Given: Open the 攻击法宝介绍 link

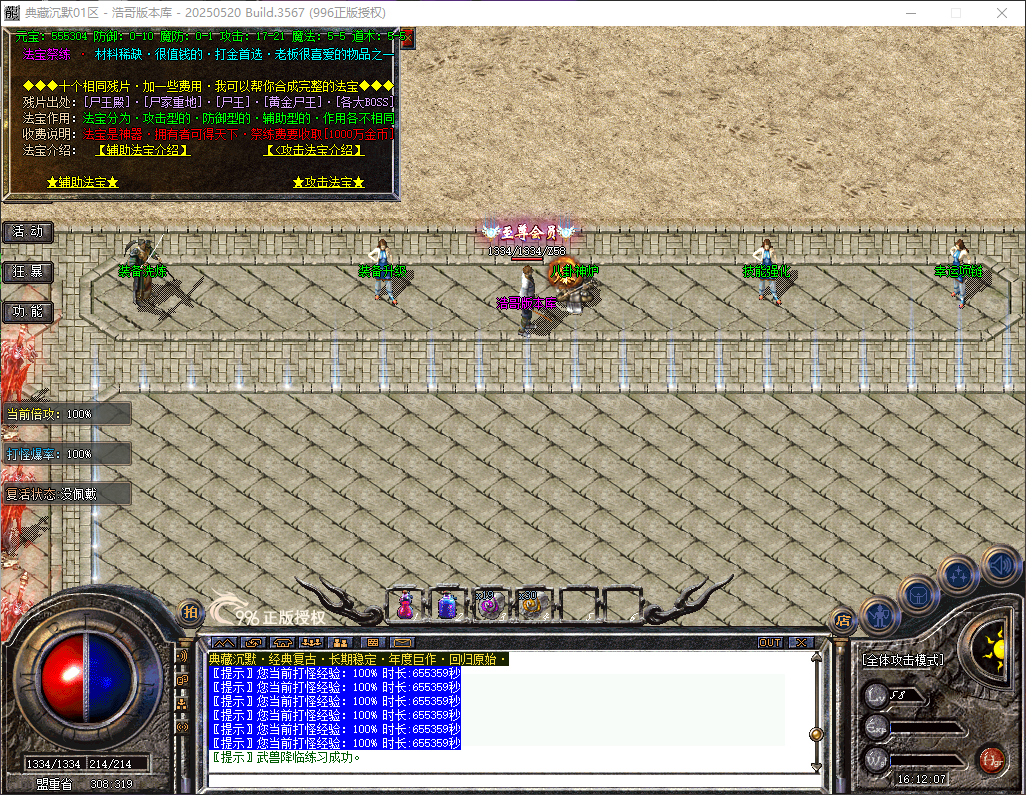Looking at the screenshot, I should coord(313,150).
